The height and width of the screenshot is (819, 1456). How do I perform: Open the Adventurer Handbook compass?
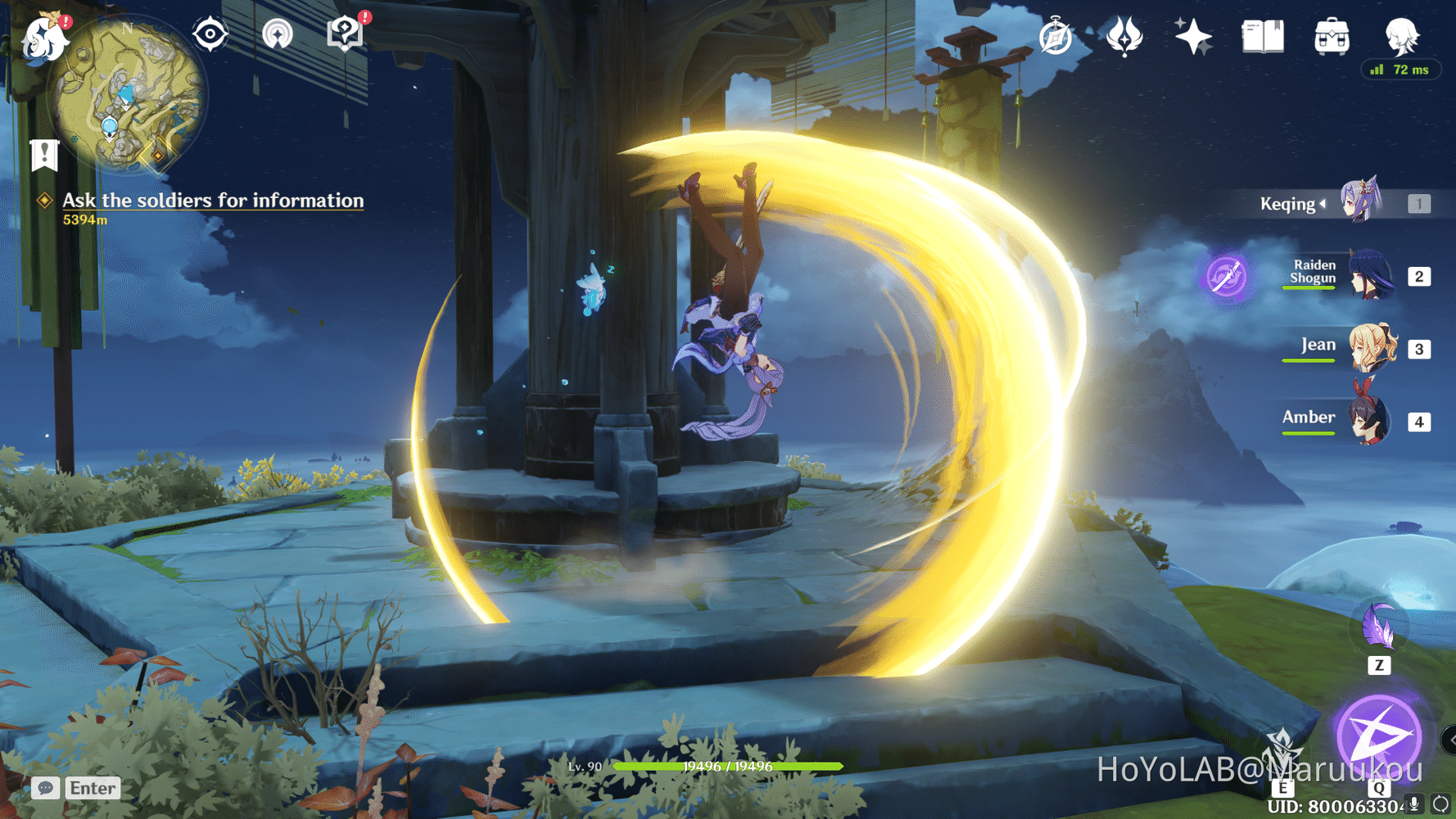pyautogui.click(x=1056, y=36)
